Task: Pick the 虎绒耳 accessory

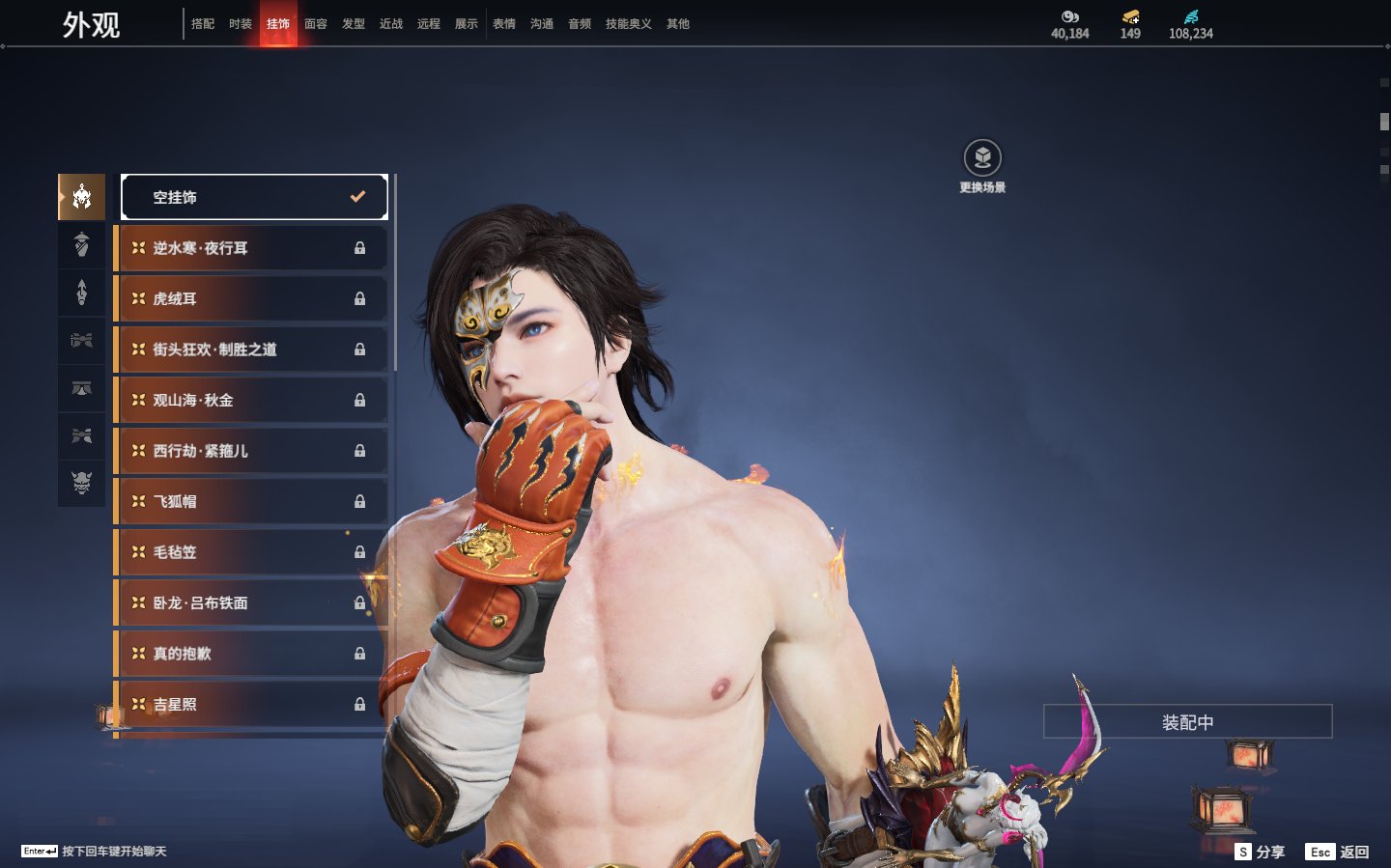Action: click(251, 299)
